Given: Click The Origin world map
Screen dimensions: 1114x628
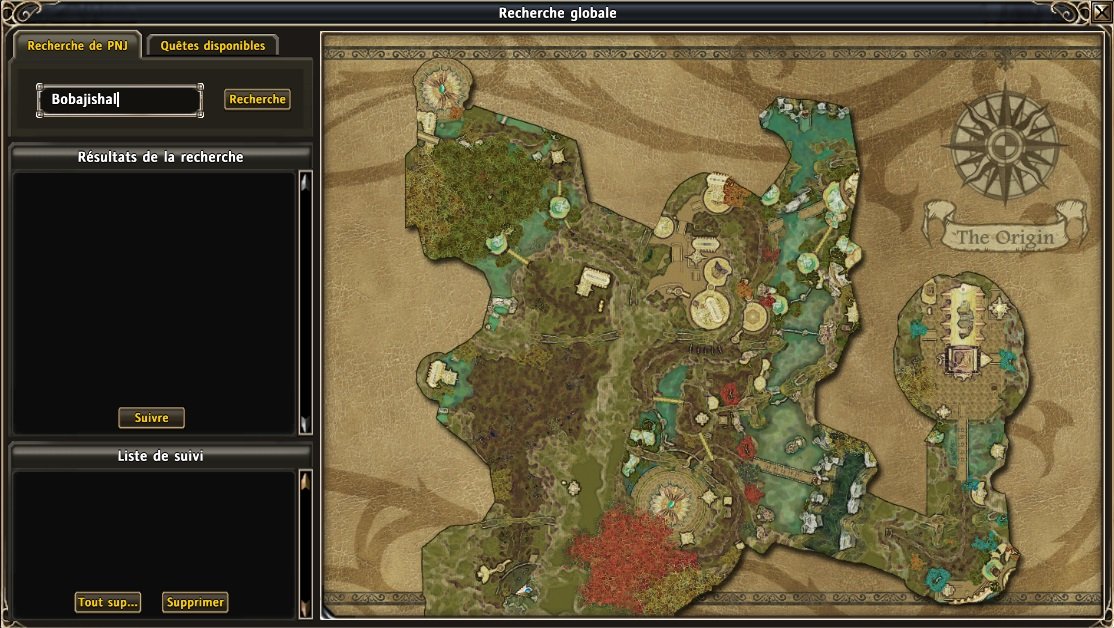Looking at the screenshot, I should coord(715,325).
